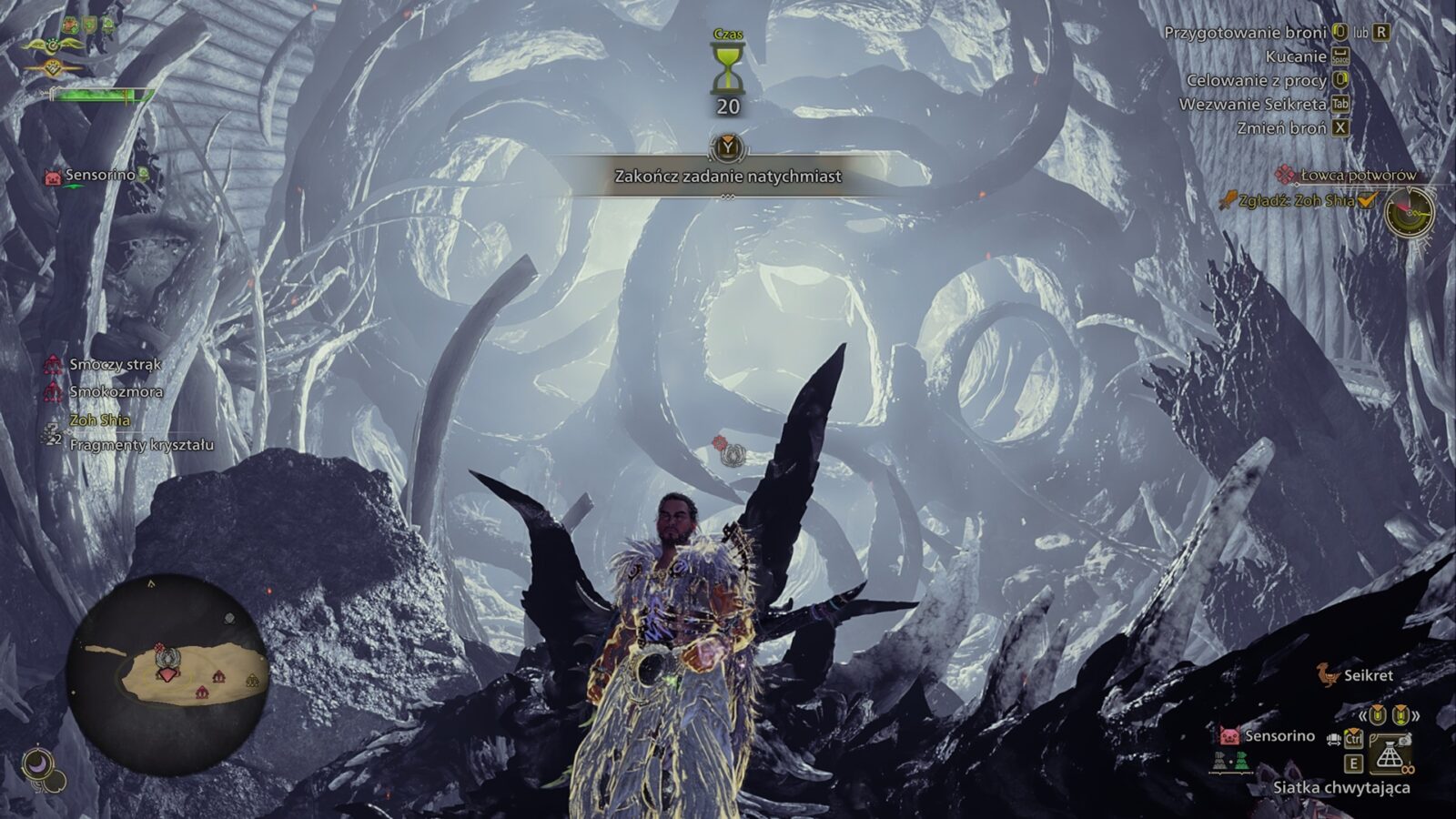Screen dimensions: 1456x819
Task: Select player Sensorino's nameplate beside the health bar
Action: click(x=99, y=175)
